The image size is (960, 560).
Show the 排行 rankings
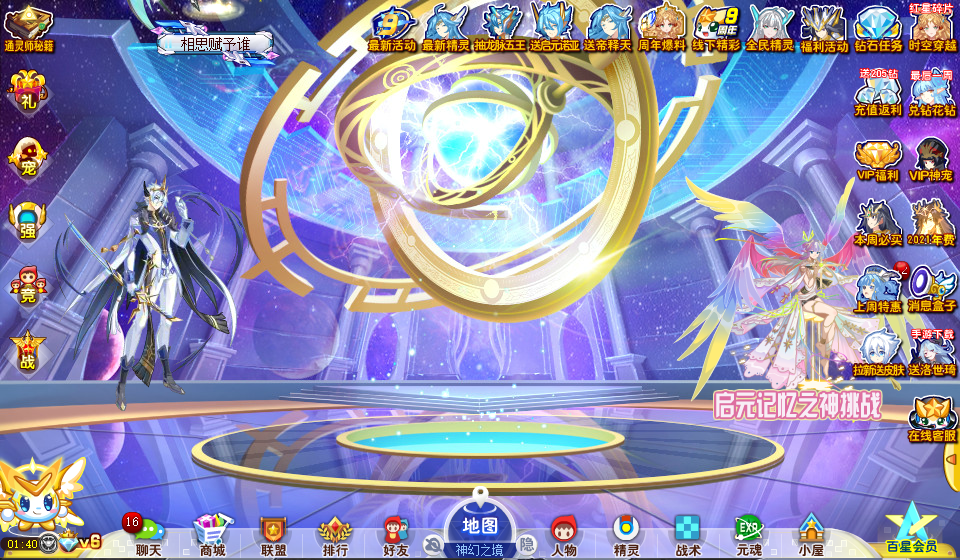[x=334, y=535]
